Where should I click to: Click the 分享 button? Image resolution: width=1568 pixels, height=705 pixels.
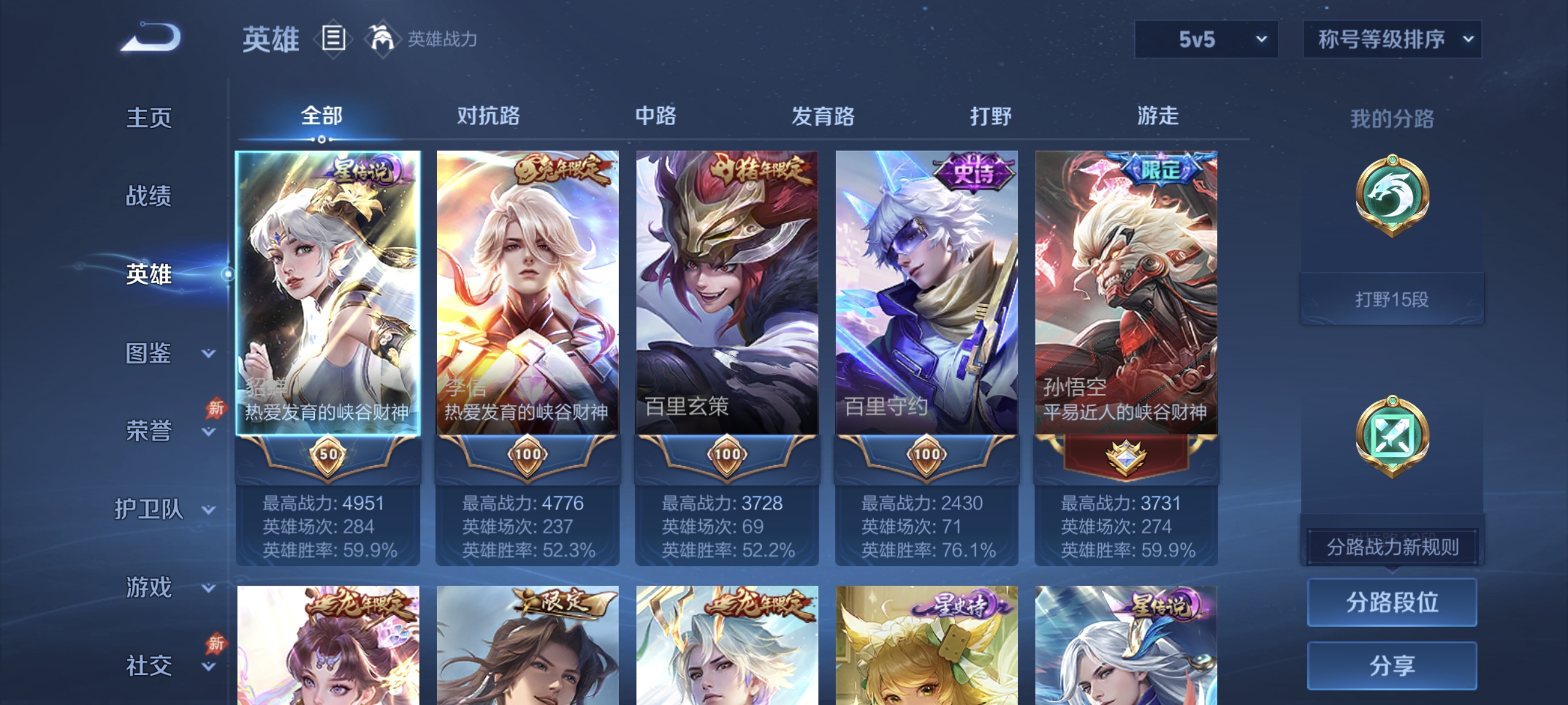pyautogui.click(x=1392, y=666)
